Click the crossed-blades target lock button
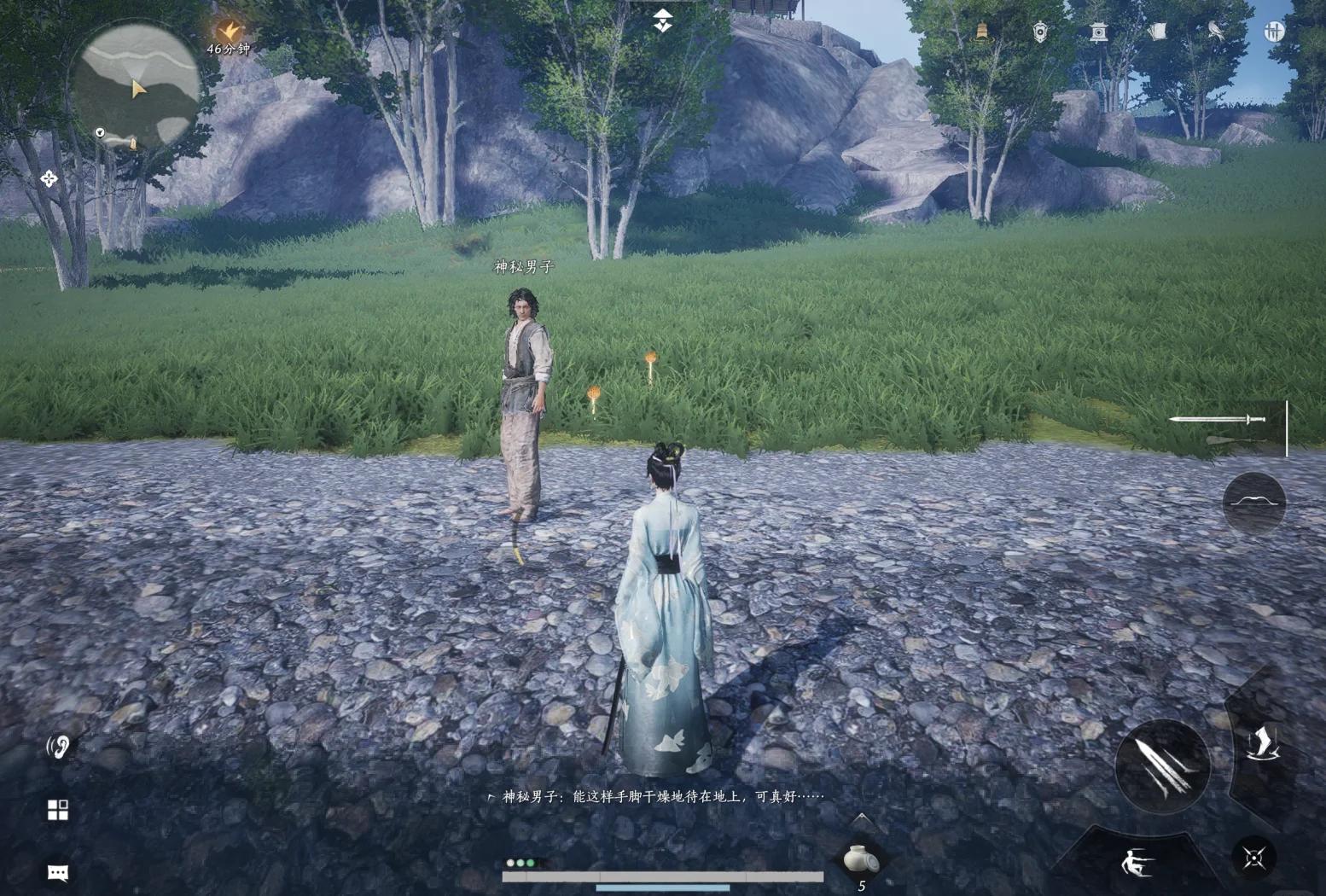Screen dimensions: 1326x896 pos(1253,857)
